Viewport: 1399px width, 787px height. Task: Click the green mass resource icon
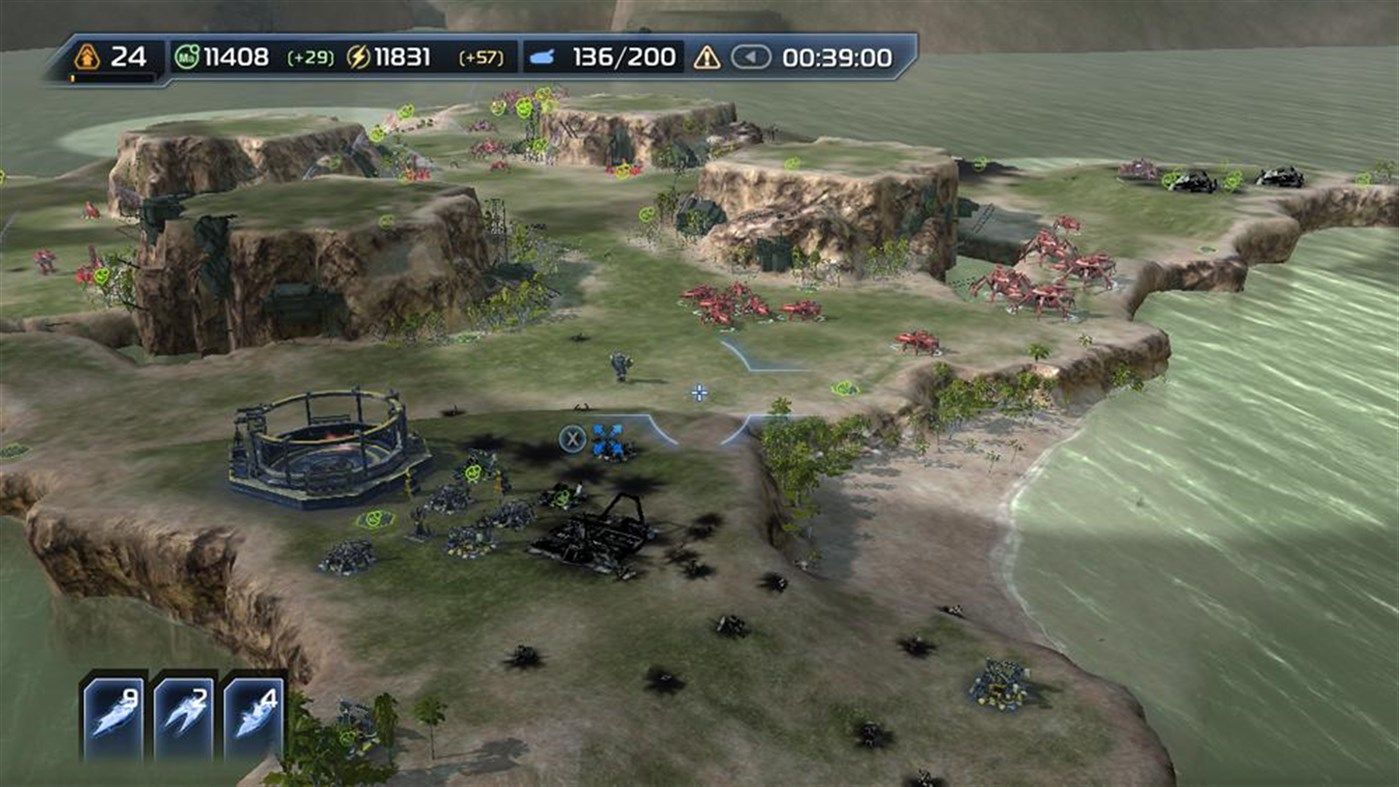click(x=187, y=58)
